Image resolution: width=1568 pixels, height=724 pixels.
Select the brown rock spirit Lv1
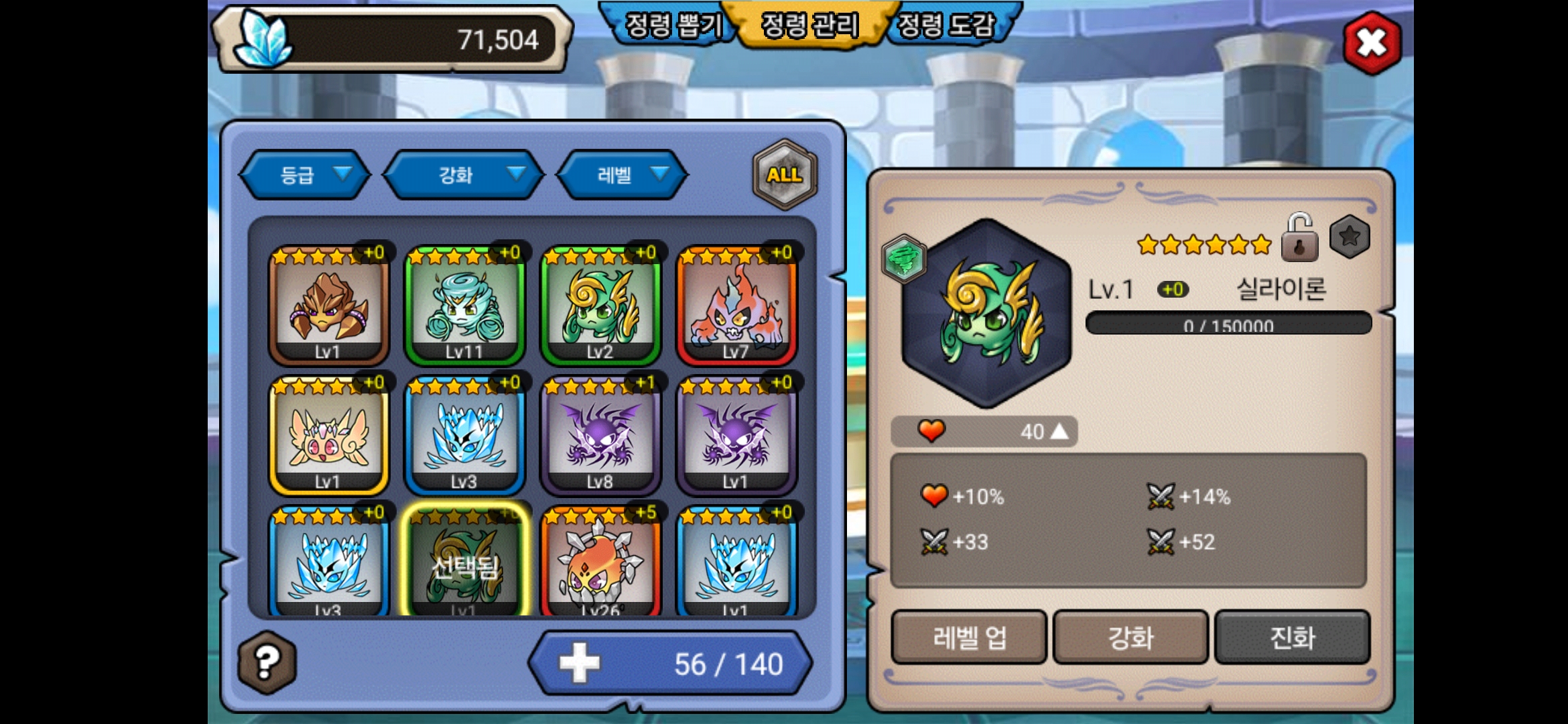pos(328,306)
